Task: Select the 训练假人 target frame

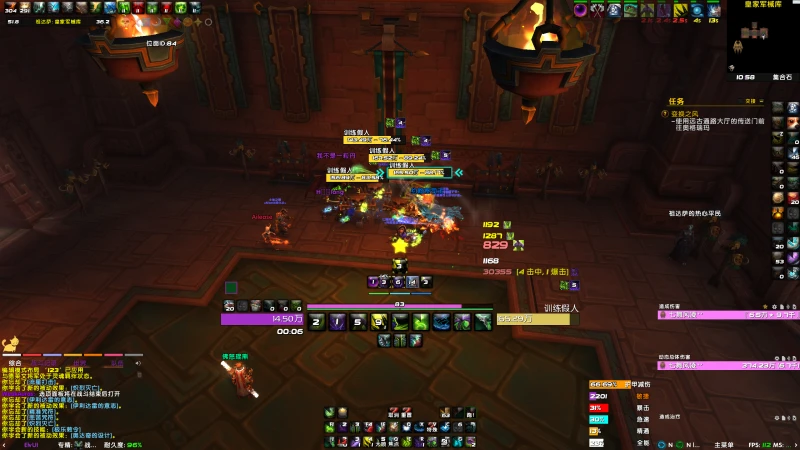Action: tap(535, 319)
